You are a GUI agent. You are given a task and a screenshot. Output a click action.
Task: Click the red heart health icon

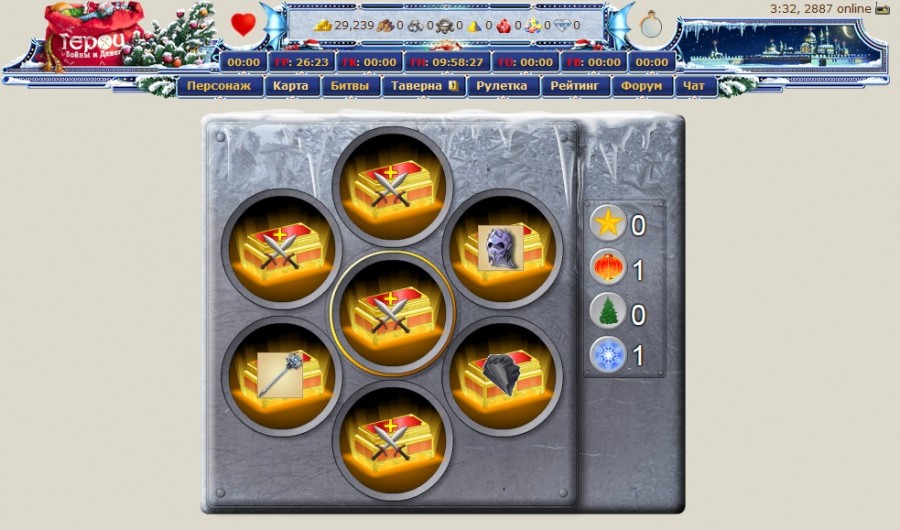point(243,24)
